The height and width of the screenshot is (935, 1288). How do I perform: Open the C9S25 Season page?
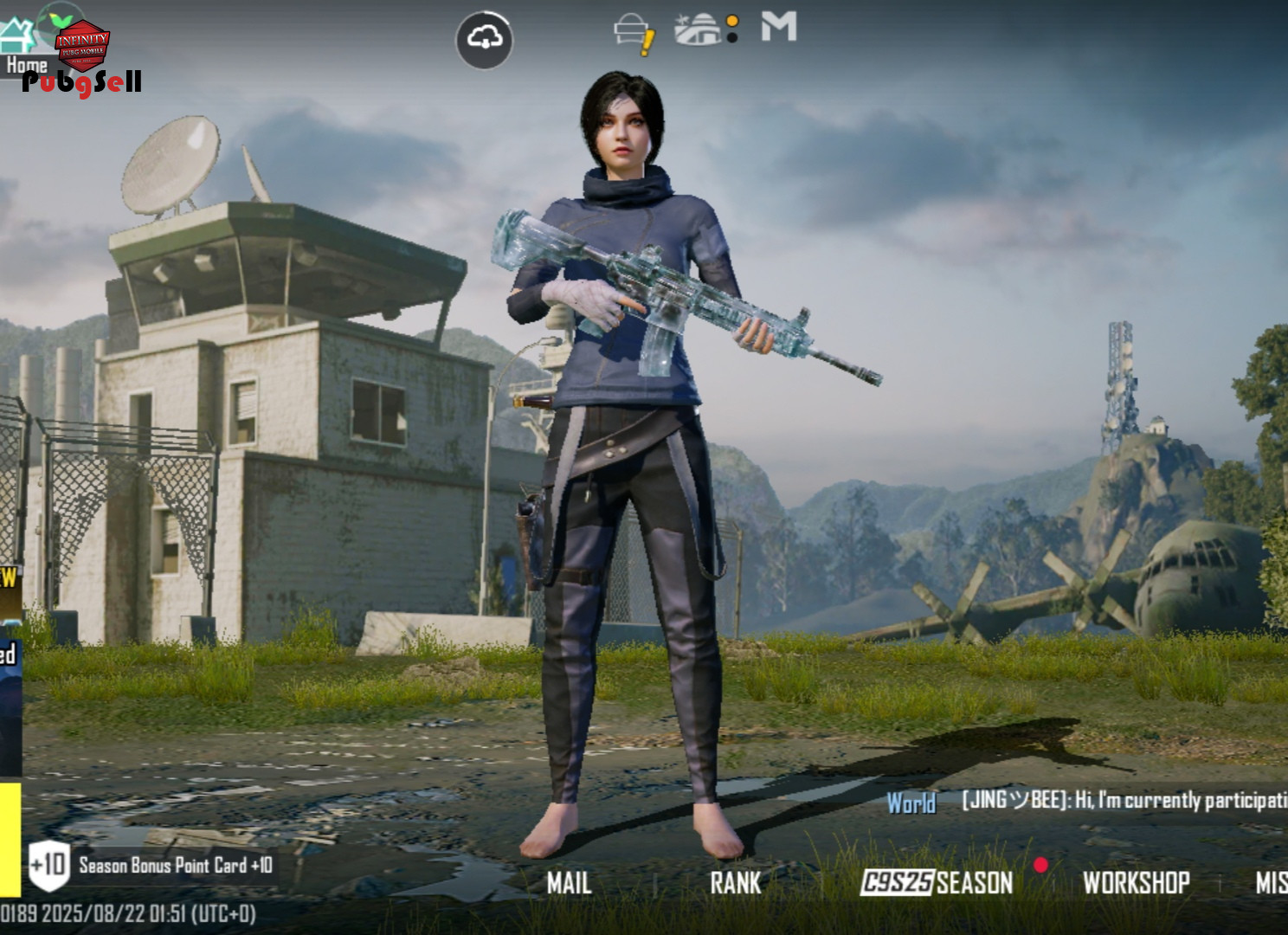937,882
